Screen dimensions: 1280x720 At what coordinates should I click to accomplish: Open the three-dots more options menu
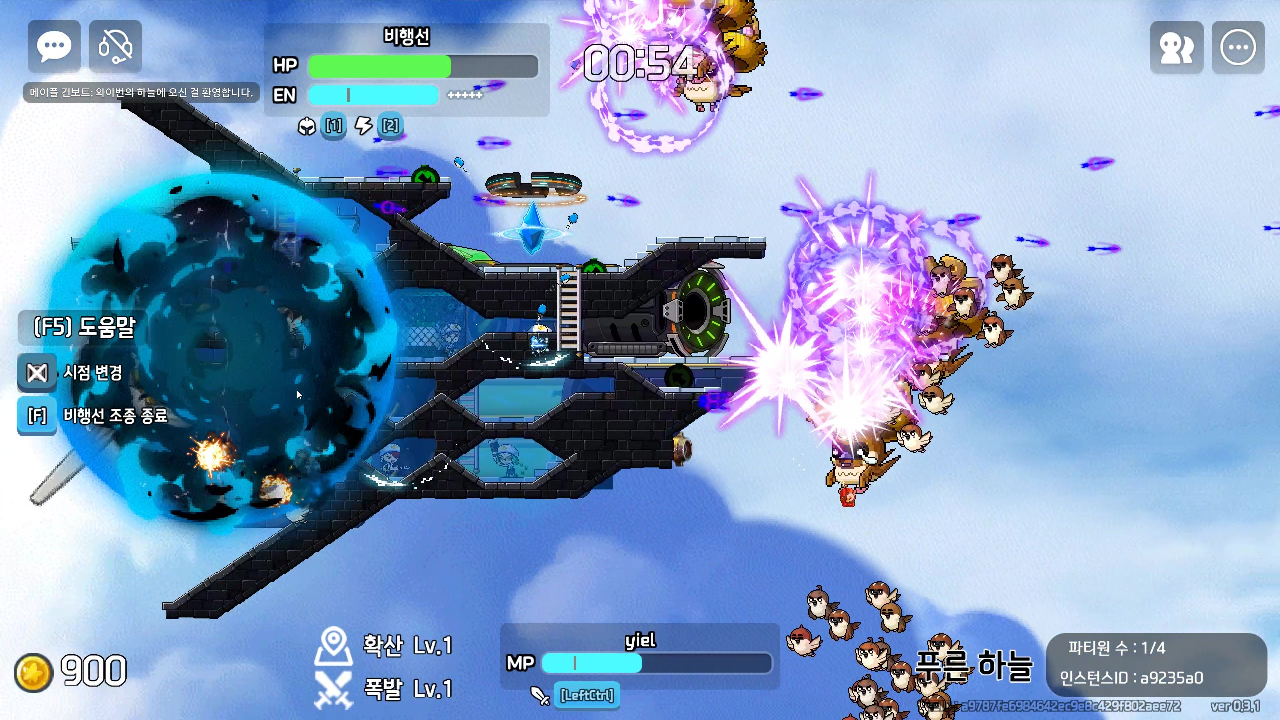[1238, 48]
